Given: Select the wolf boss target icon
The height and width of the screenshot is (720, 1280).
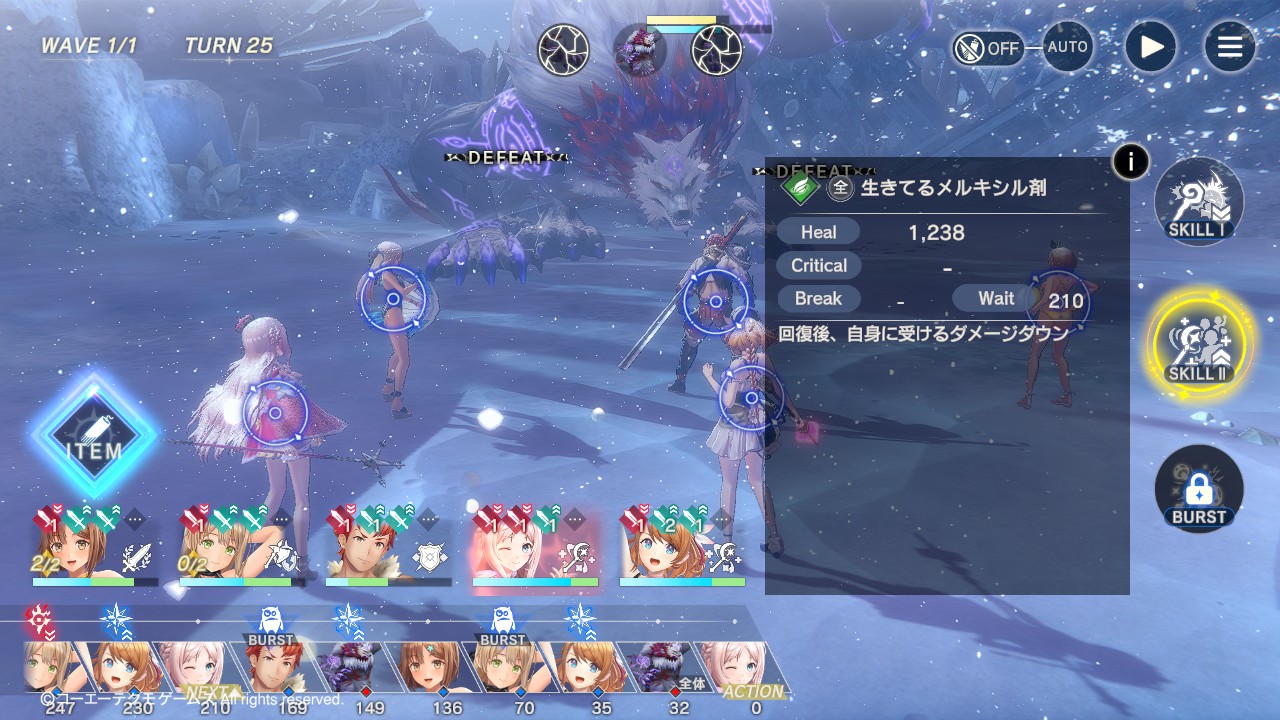Looking at the screenshot, I should click(x=640, y=50).
